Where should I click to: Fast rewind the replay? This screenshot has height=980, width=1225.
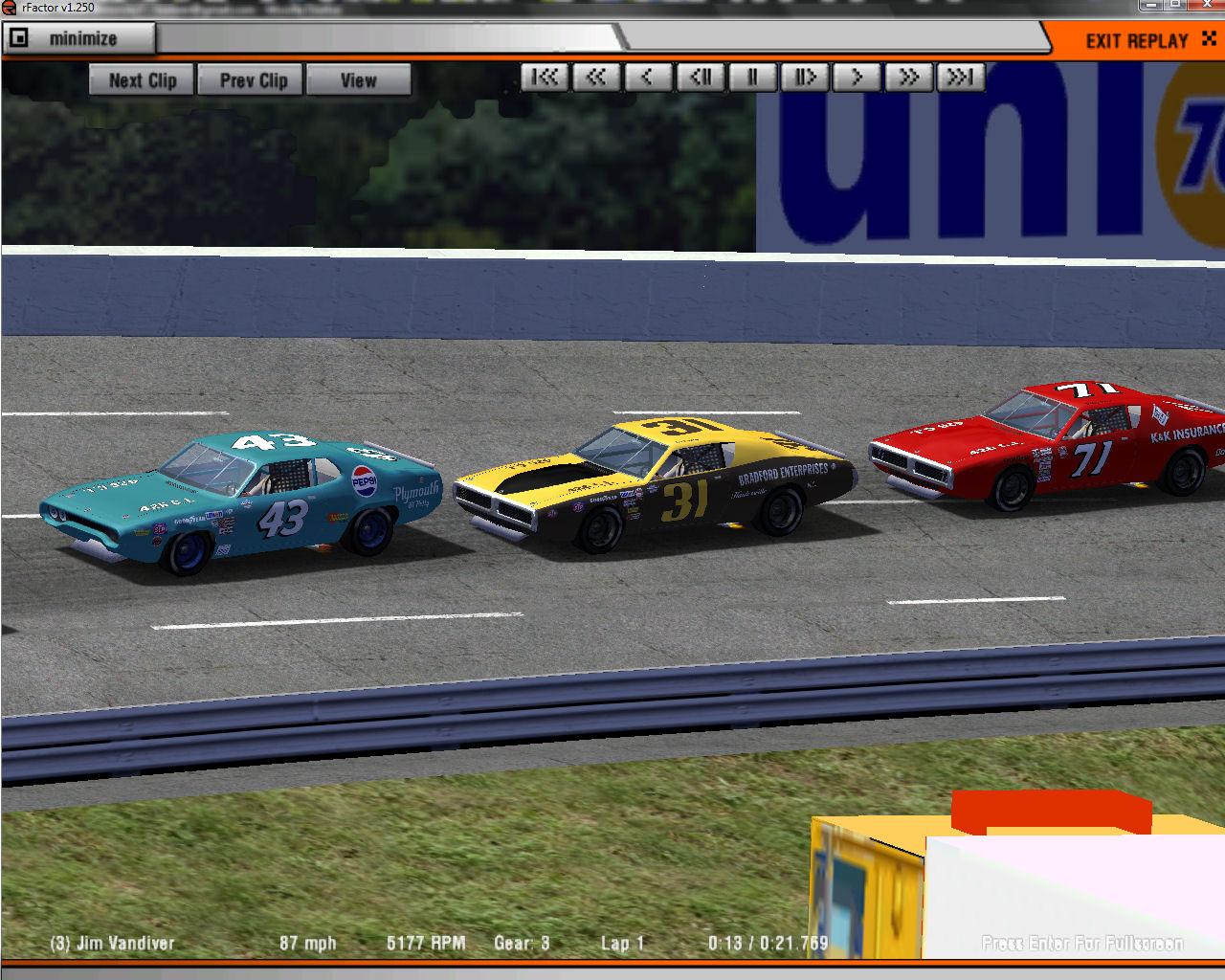pos(596,78)
